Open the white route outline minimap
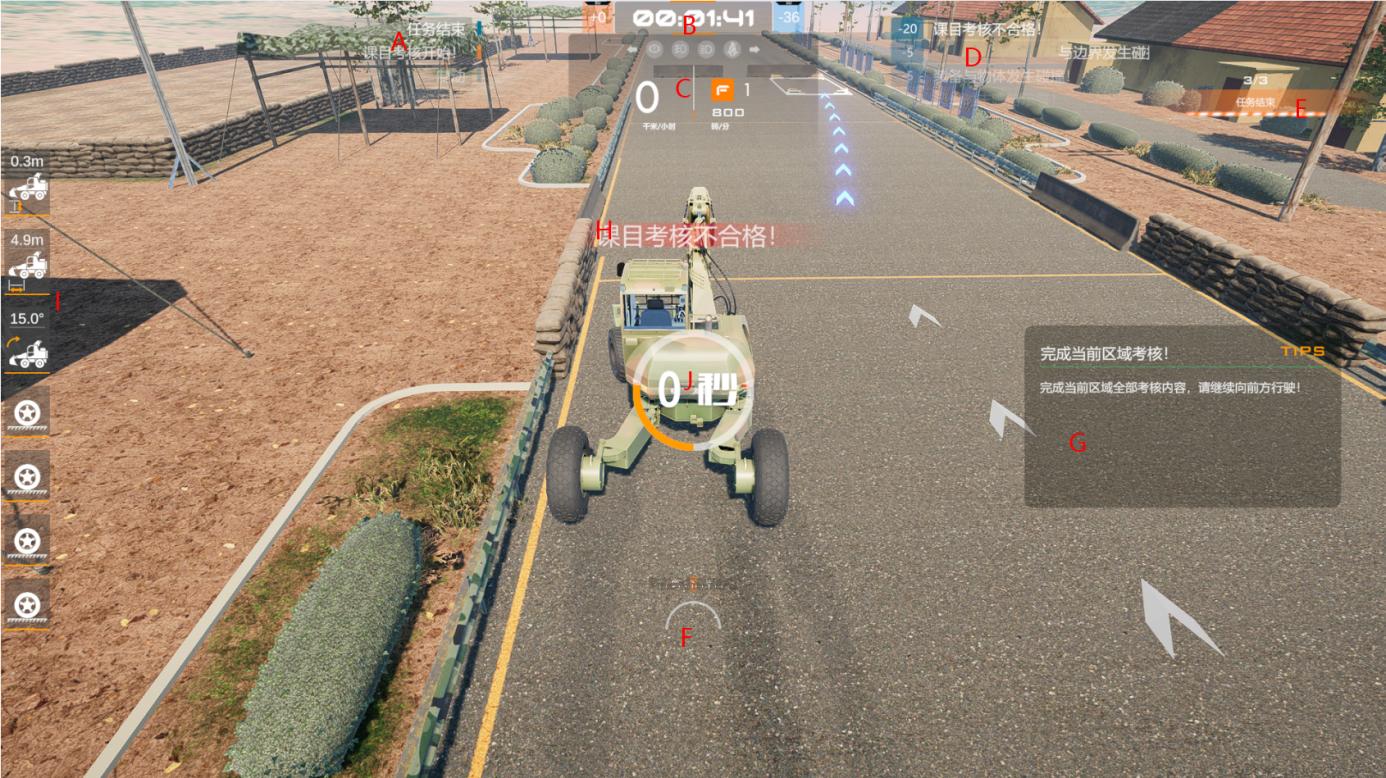 810,86
